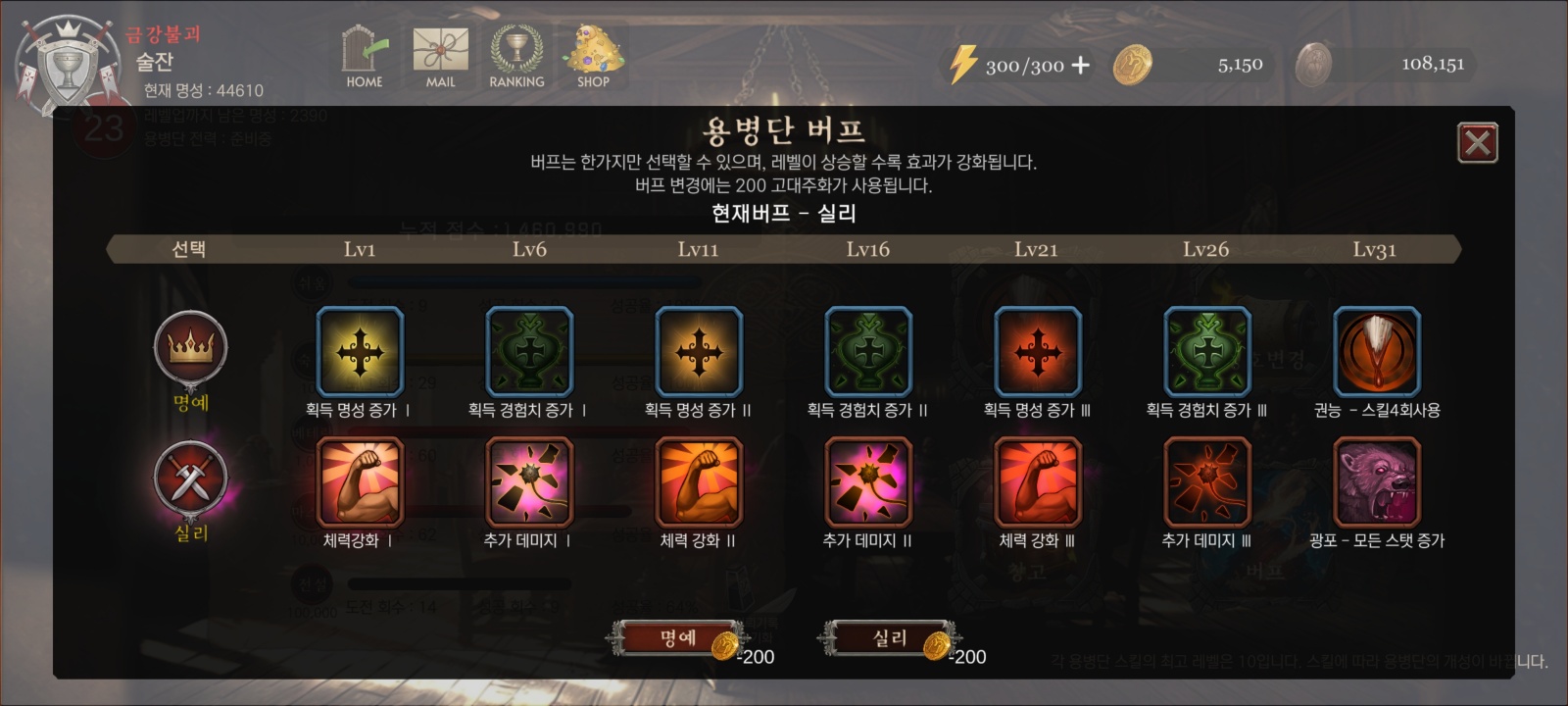Choose the 명예 buff button for 200 coins

[678, 638]
